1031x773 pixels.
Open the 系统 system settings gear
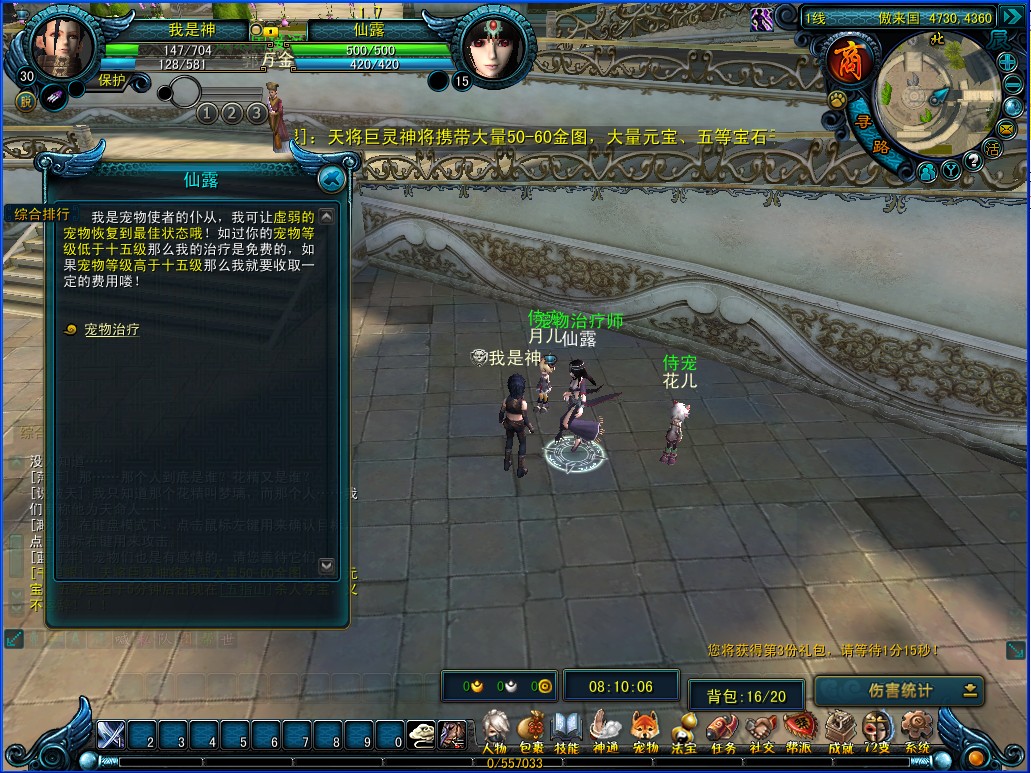(x=916, y=730)
